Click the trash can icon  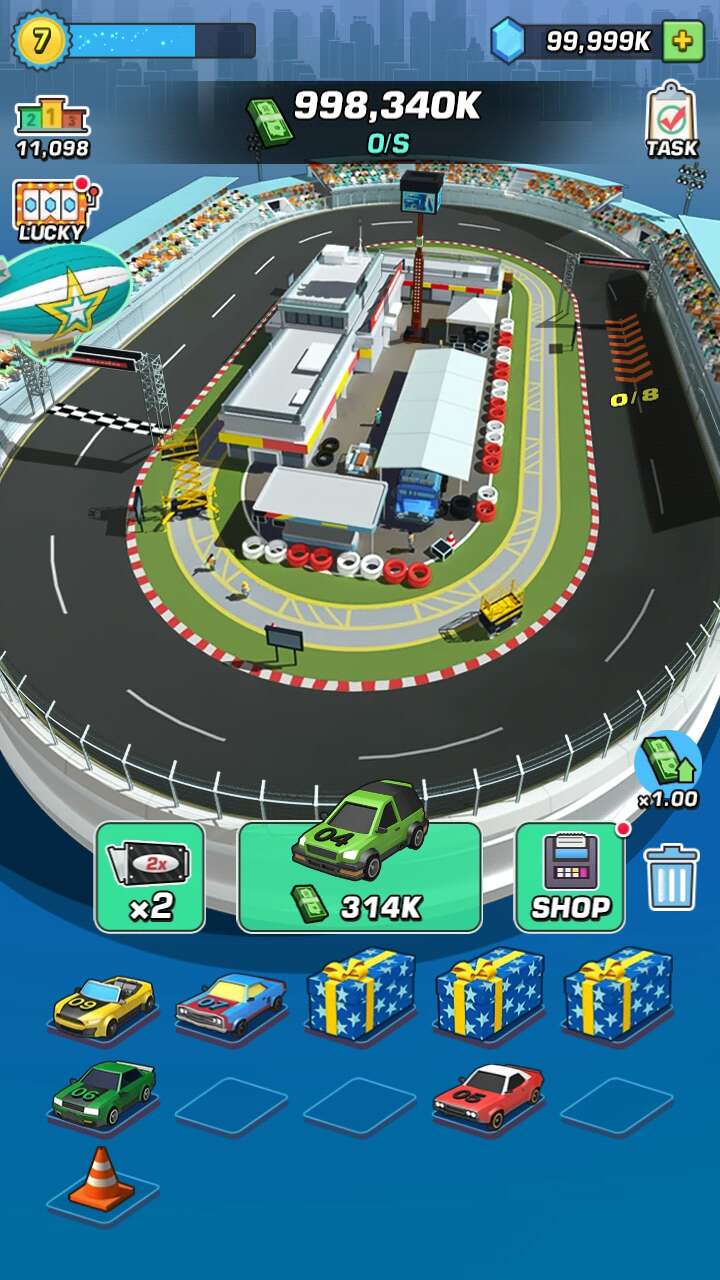click(x=671, y=877)
